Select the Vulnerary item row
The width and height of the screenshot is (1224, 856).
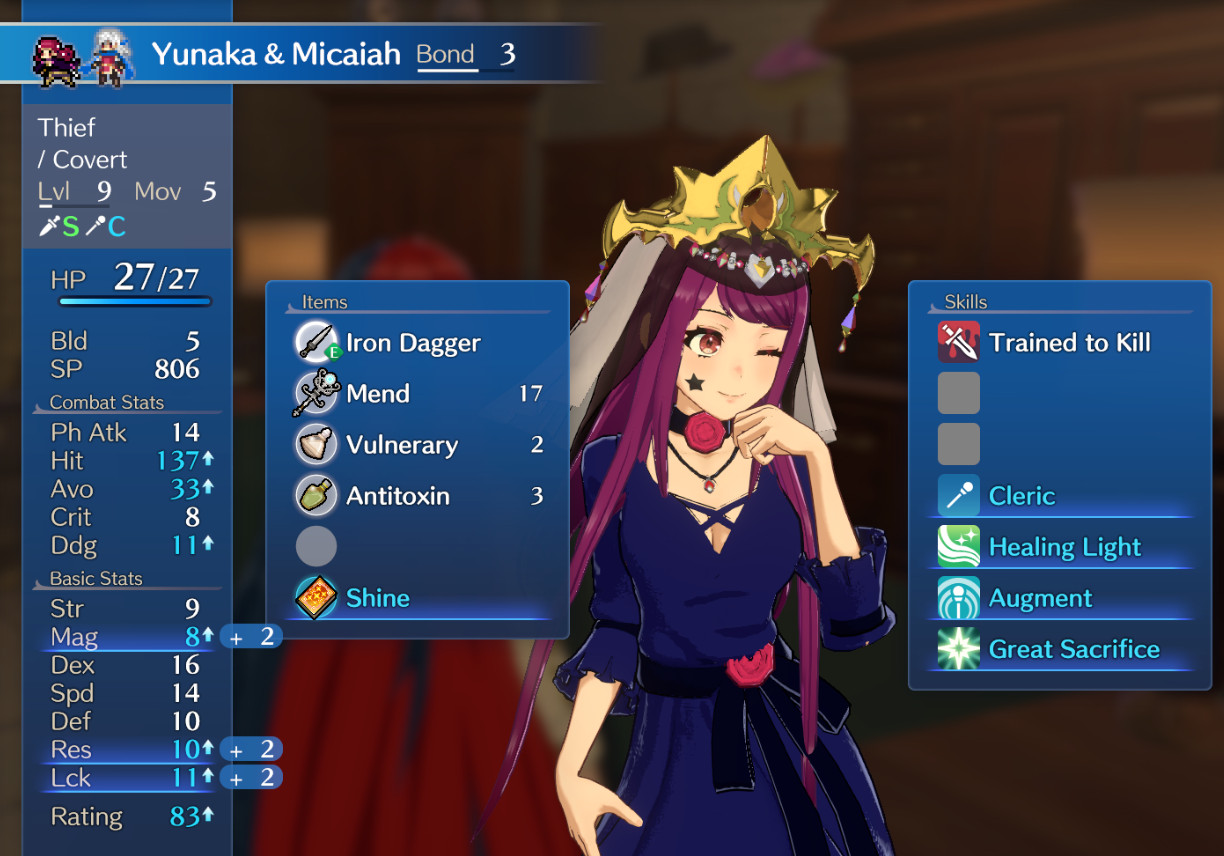point(401,445)
